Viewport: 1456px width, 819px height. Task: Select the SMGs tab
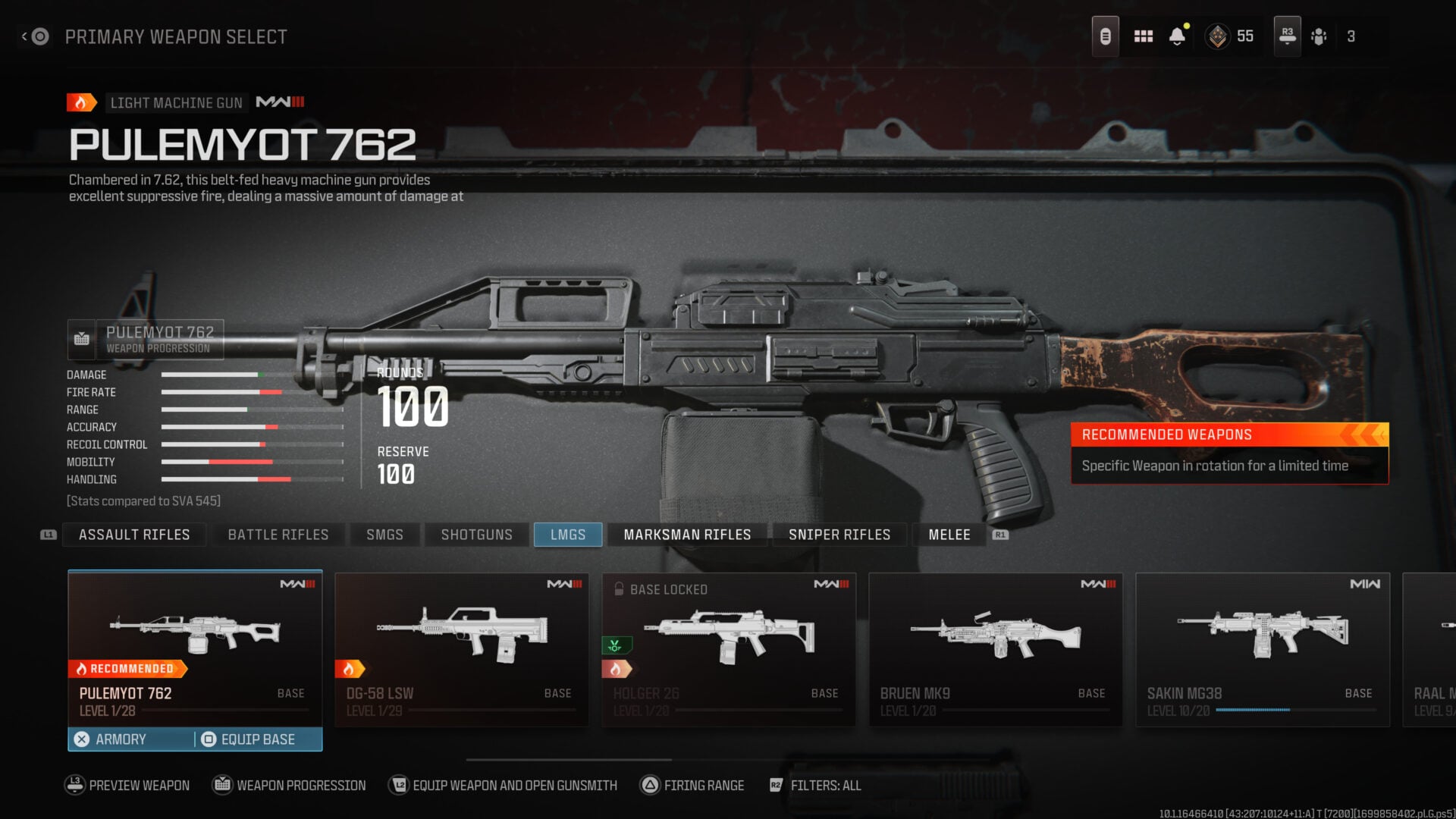click(x=384, y=535)
